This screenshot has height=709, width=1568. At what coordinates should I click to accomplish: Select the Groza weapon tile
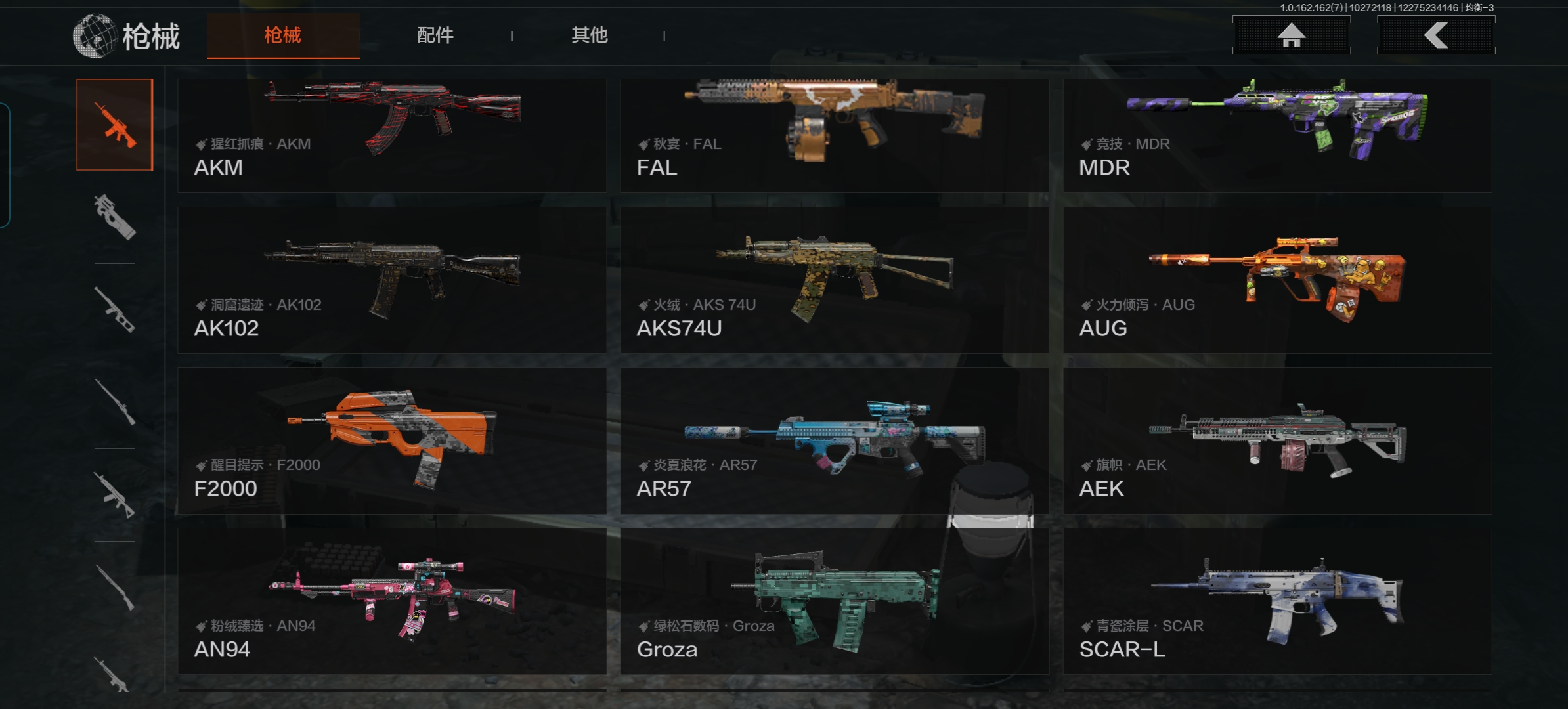834,601
